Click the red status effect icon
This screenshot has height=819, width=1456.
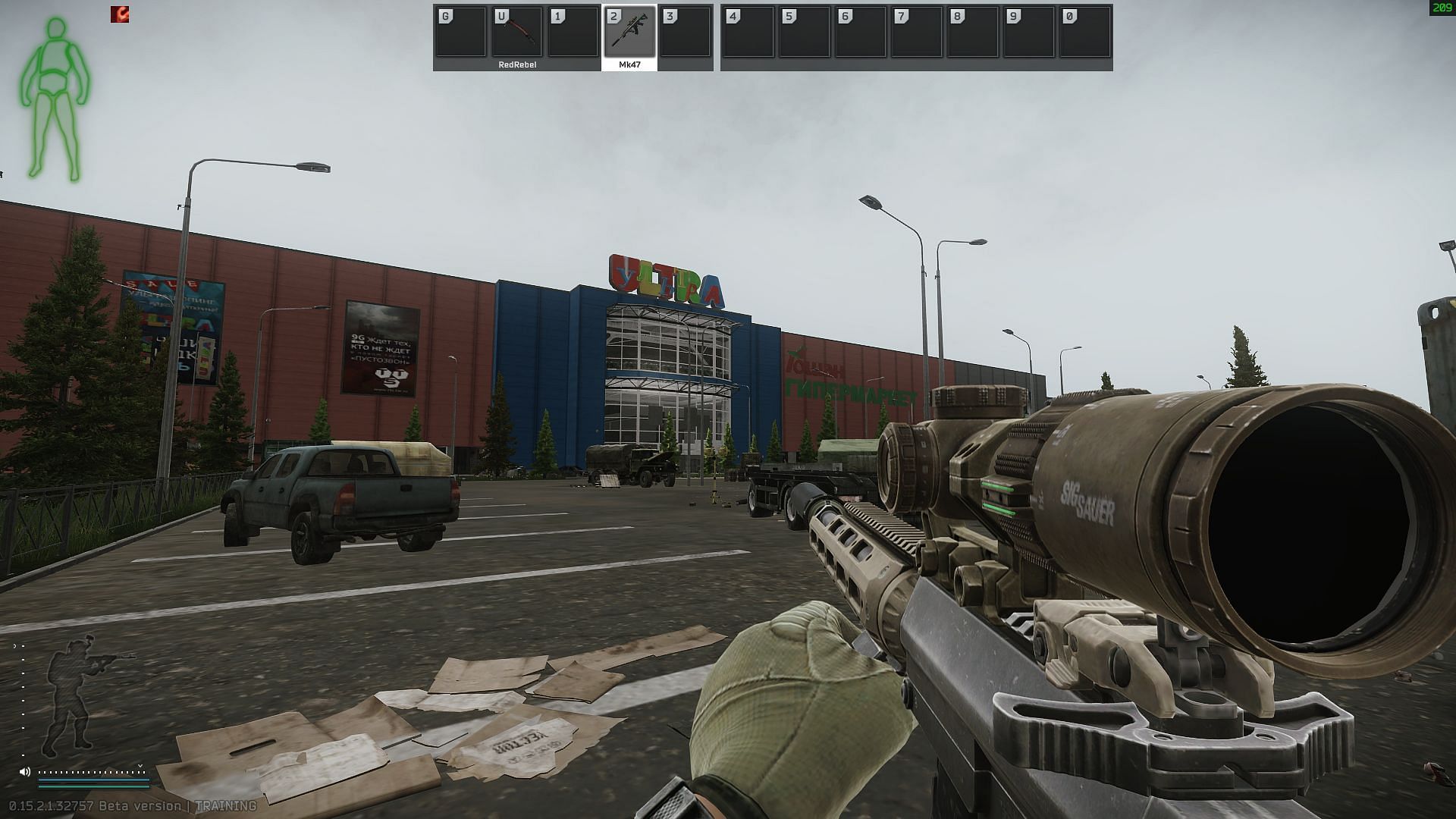click(x=120, y=14)
